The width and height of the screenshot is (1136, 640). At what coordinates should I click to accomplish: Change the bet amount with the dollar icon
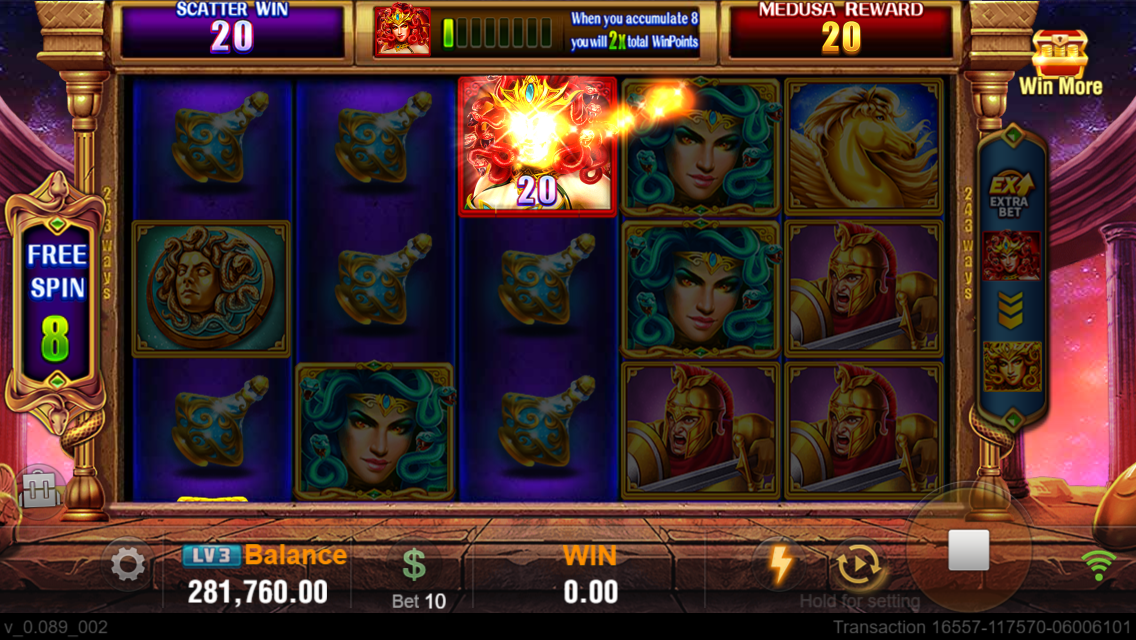[x=414, y=565]
